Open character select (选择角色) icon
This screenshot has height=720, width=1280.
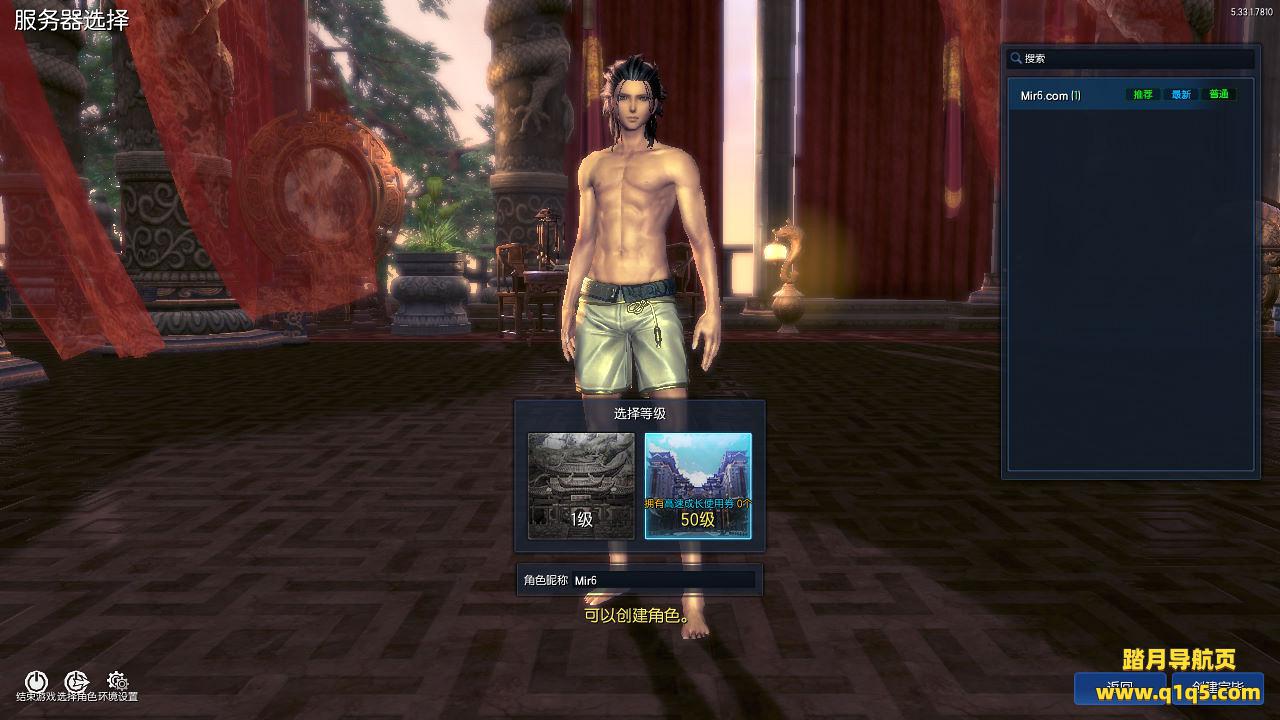click(77, 683)
